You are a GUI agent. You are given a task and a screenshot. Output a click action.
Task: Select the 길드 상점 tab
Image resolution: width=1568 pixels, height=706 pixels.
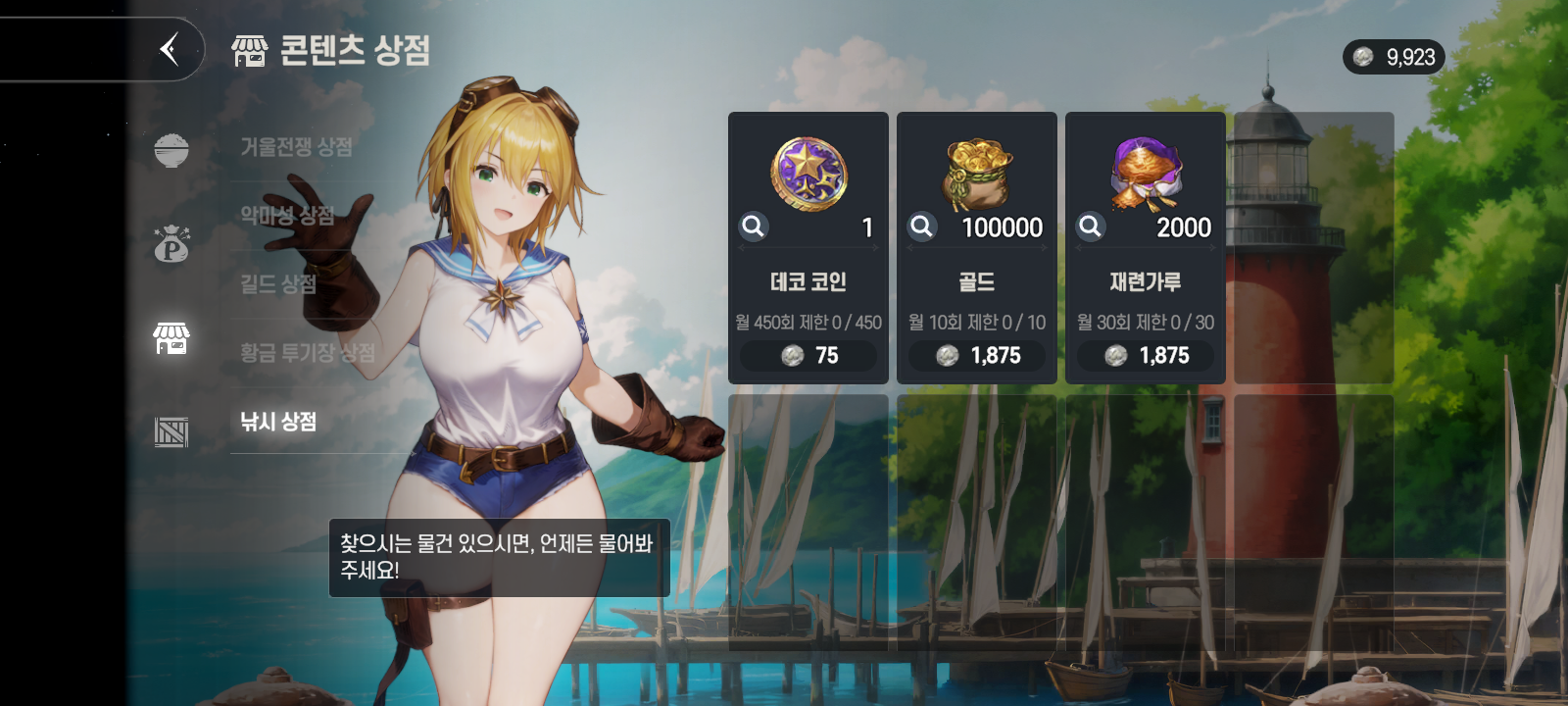(x=278, y=284)
